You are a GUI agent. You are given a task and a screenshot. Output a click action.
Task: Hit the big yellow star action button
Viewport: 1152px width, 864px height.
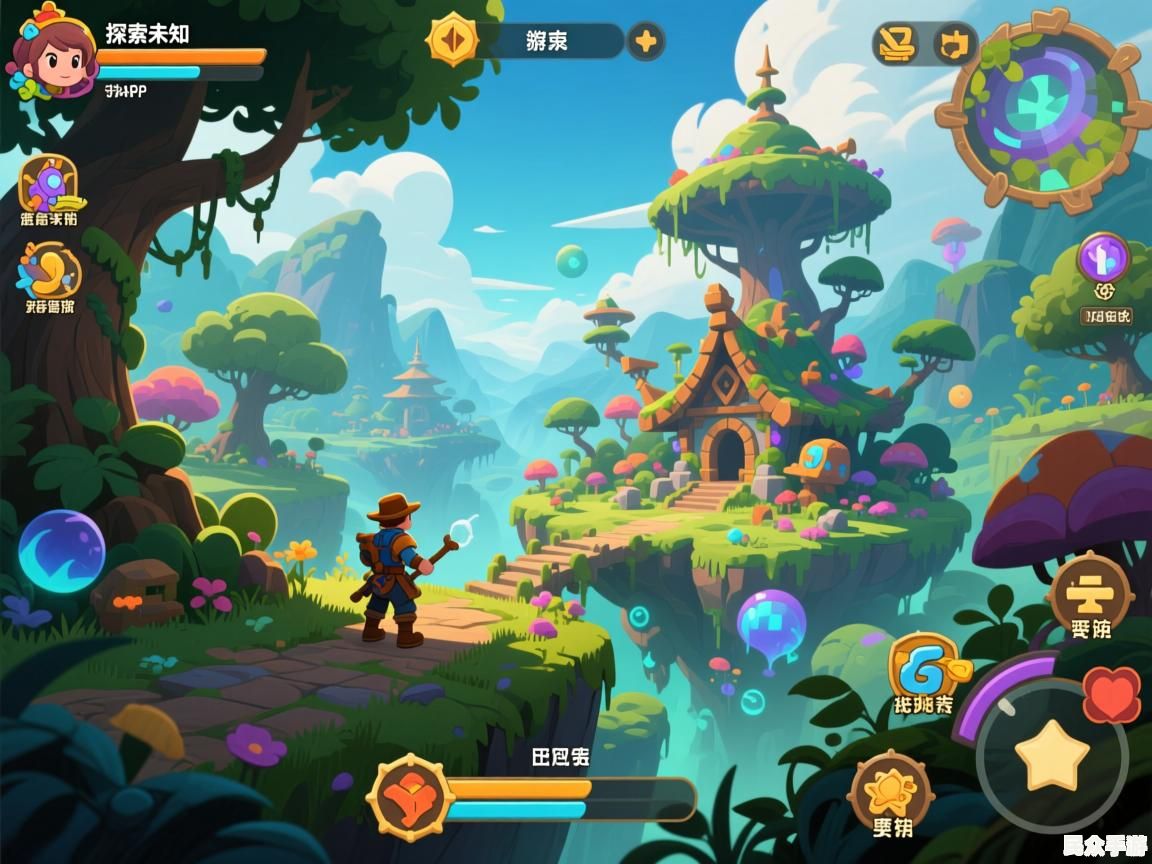[x=1052, y=755]
